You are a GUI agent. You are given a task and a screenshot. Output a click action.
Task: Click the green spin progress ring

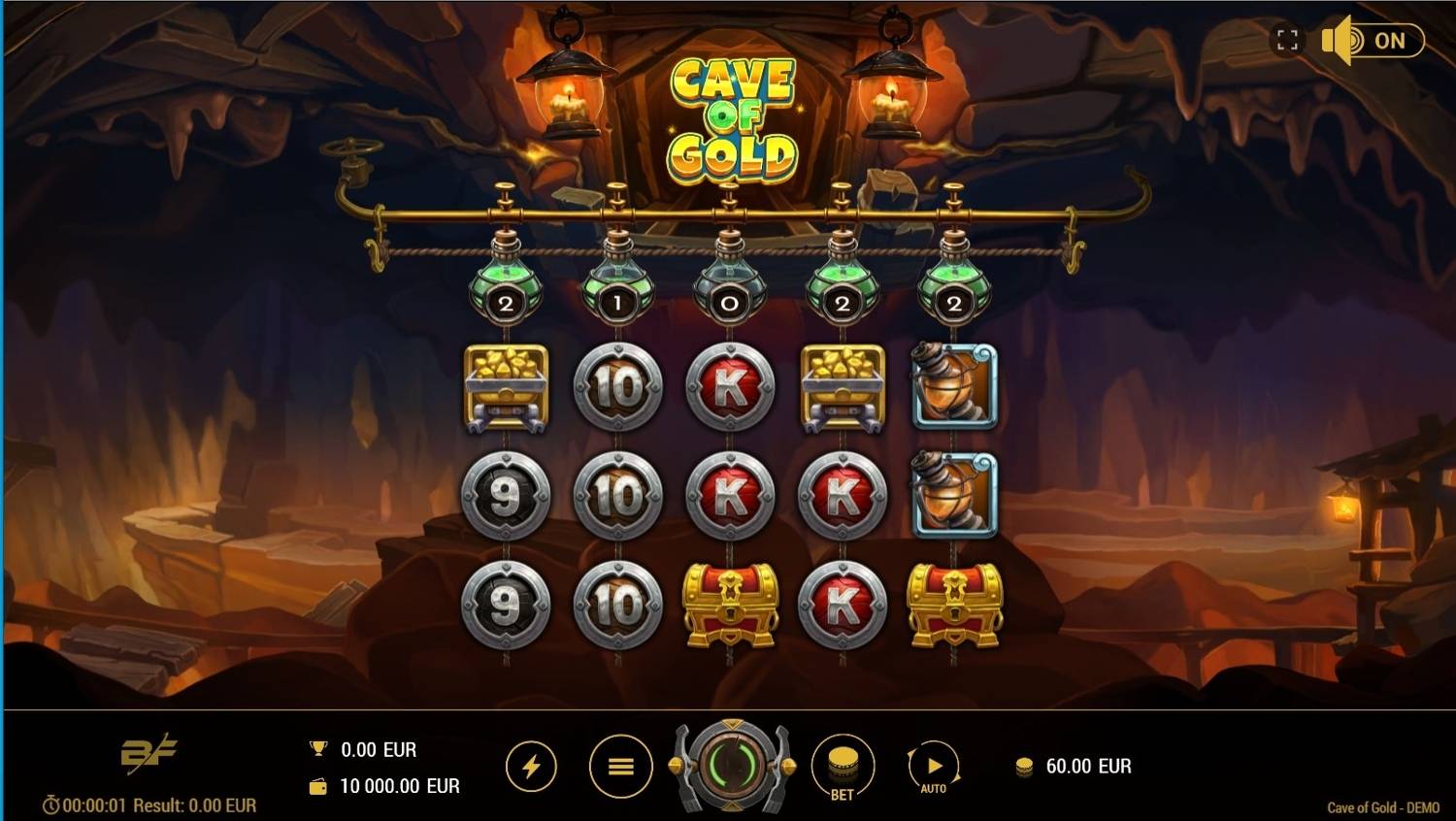[x=732, y=766]
